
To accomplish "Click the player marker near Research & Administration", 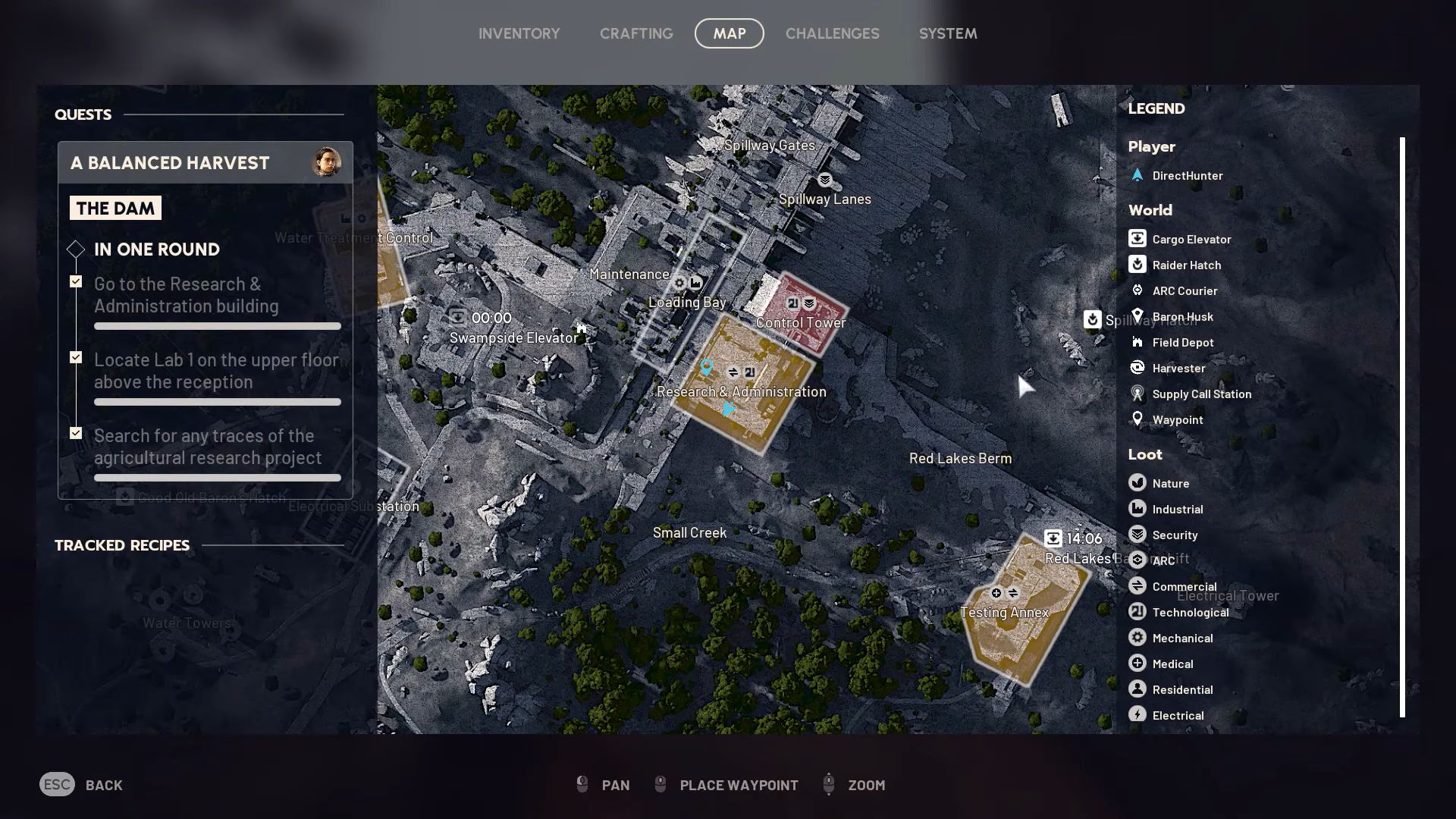I will [x=728, y=409].
